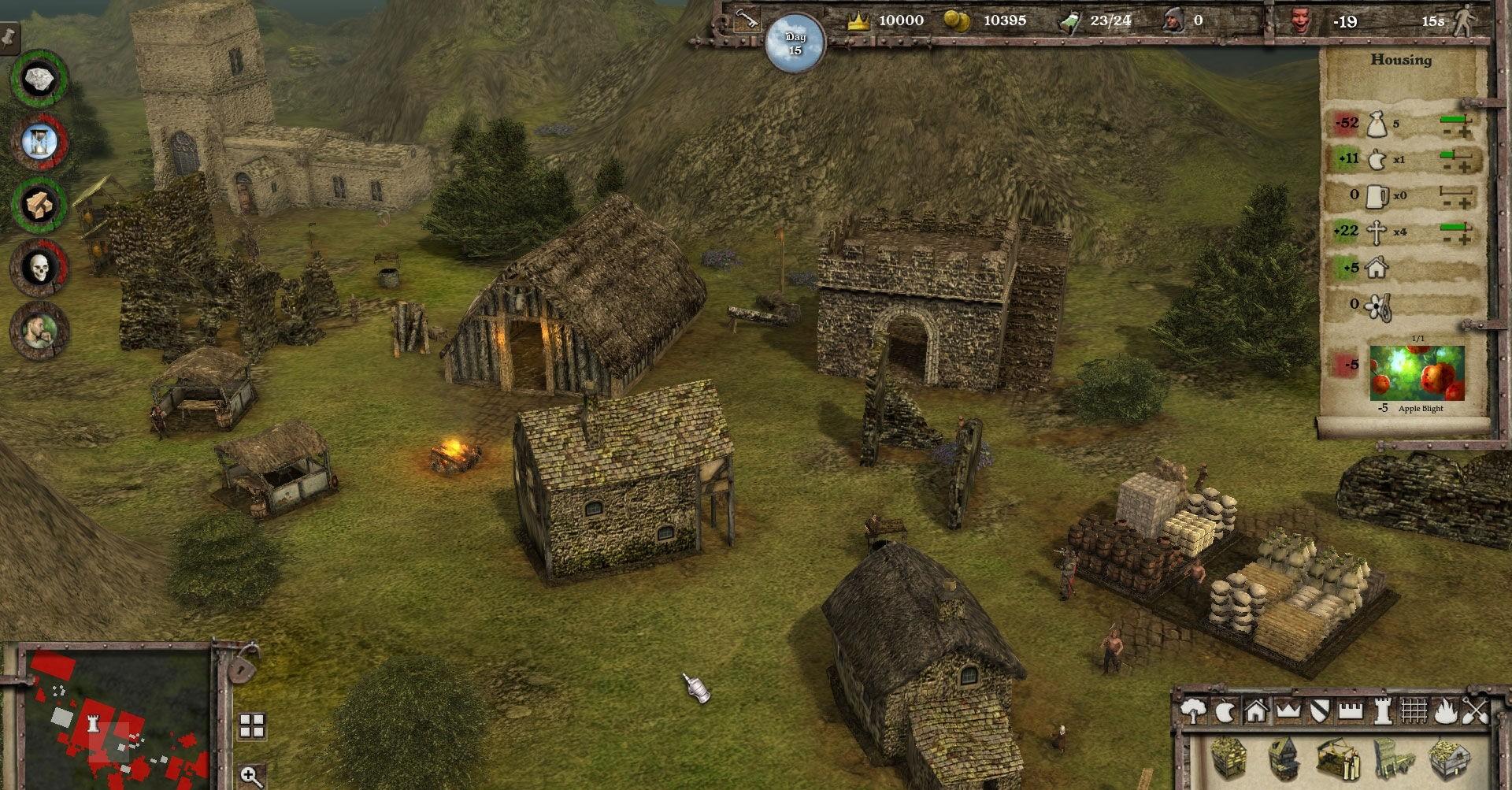Open the key menu icon in top bar
Screen dimensions: 1512x790
(x=747, y=19)
